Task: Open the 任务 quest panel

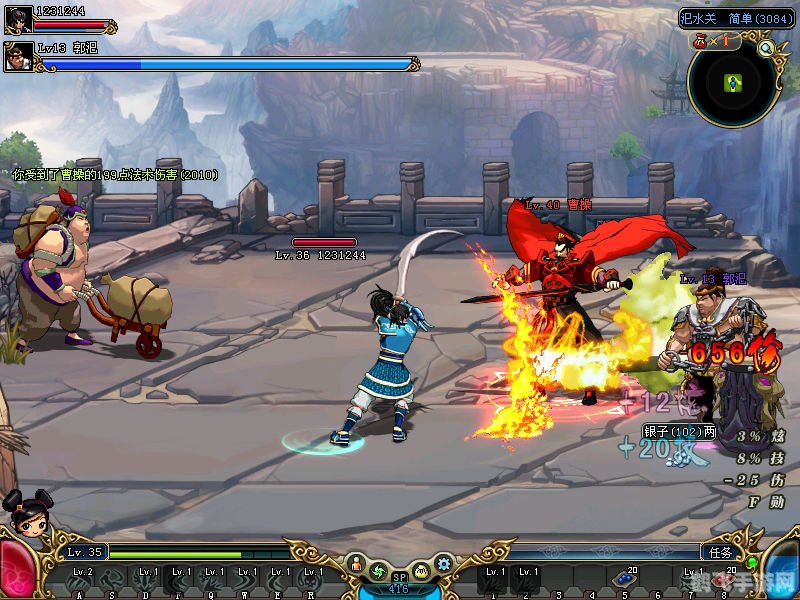Action: (x=718, y=552)
